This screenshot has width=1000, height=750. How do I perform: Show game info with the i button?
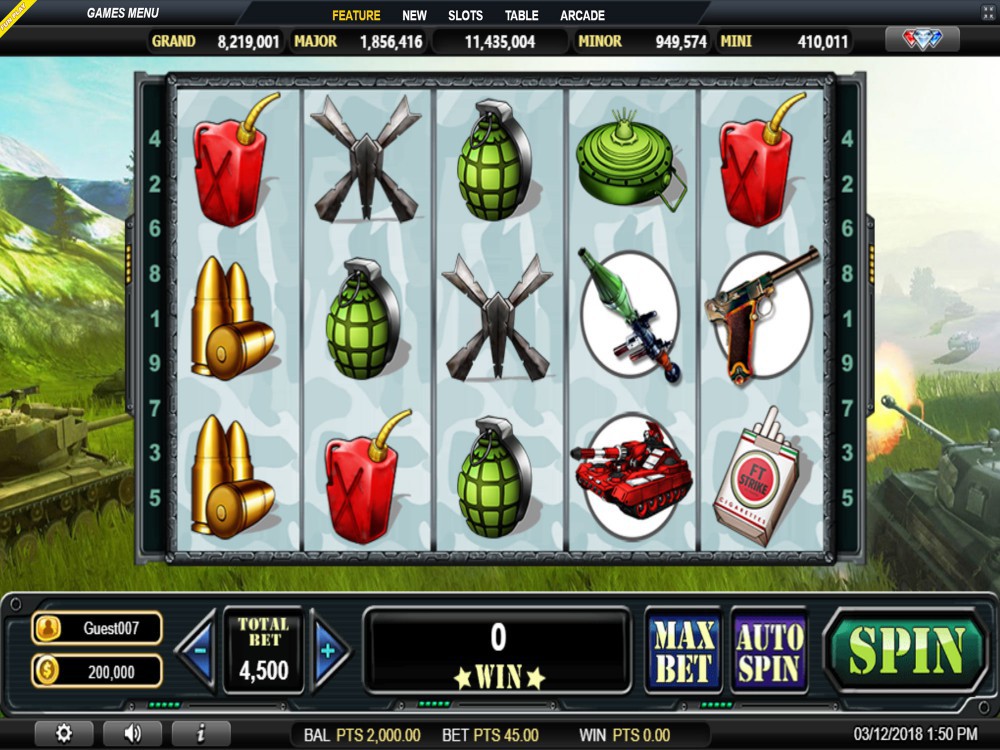click(x=201, y=733)
